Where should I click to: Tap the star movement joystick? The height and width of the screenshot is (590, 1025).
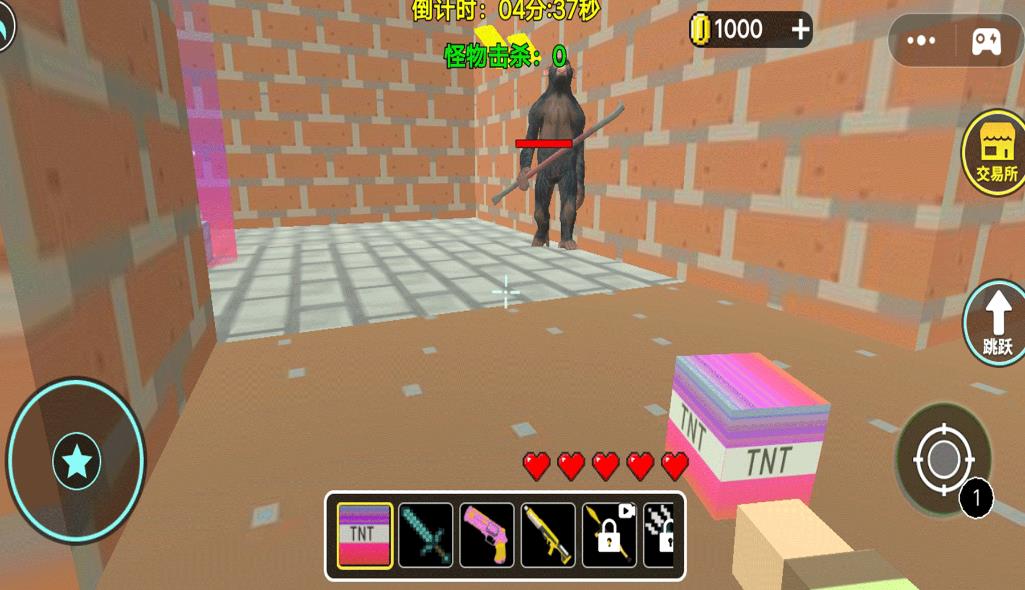pyautogui.click(x=77, y=461)
